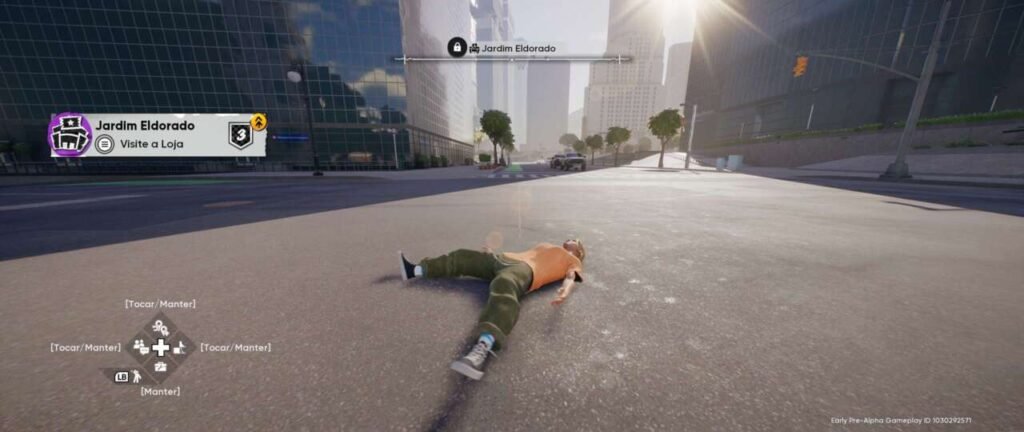The height and width of the screenshot is (432, 1024).
Task: Choose the map pins icon on the d-pad wheel
Action: click(x=160, y=328)
